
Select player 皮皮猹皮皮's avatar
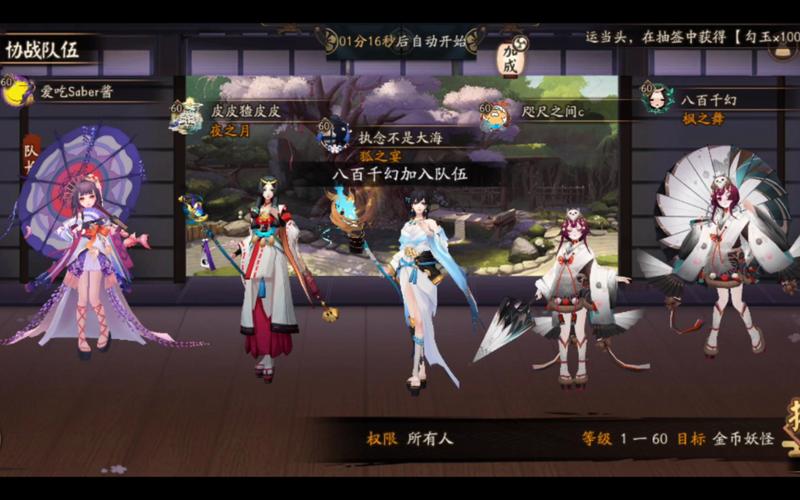(x=187, y=115)
